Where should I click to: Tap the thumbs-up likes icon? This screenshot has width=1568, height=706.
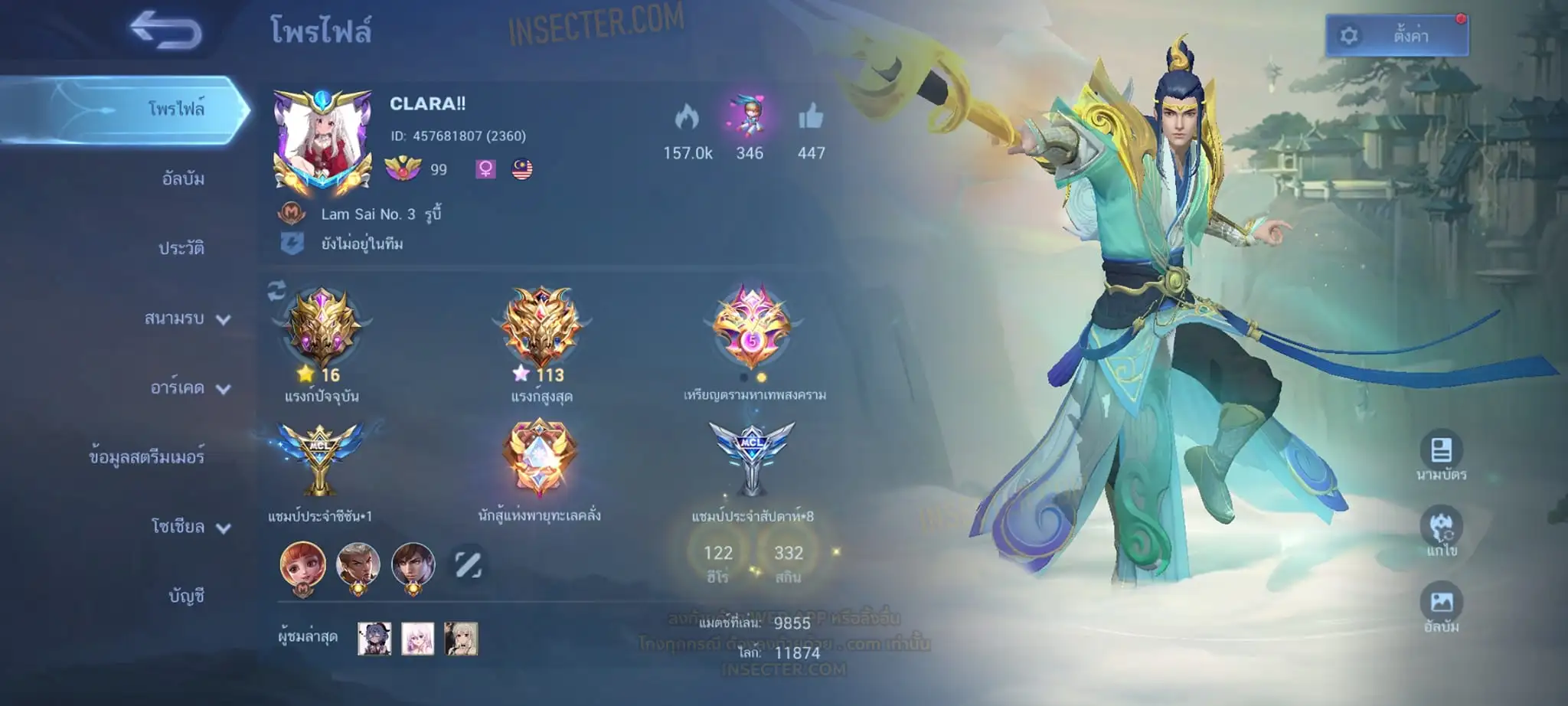(x=811, y=118)
